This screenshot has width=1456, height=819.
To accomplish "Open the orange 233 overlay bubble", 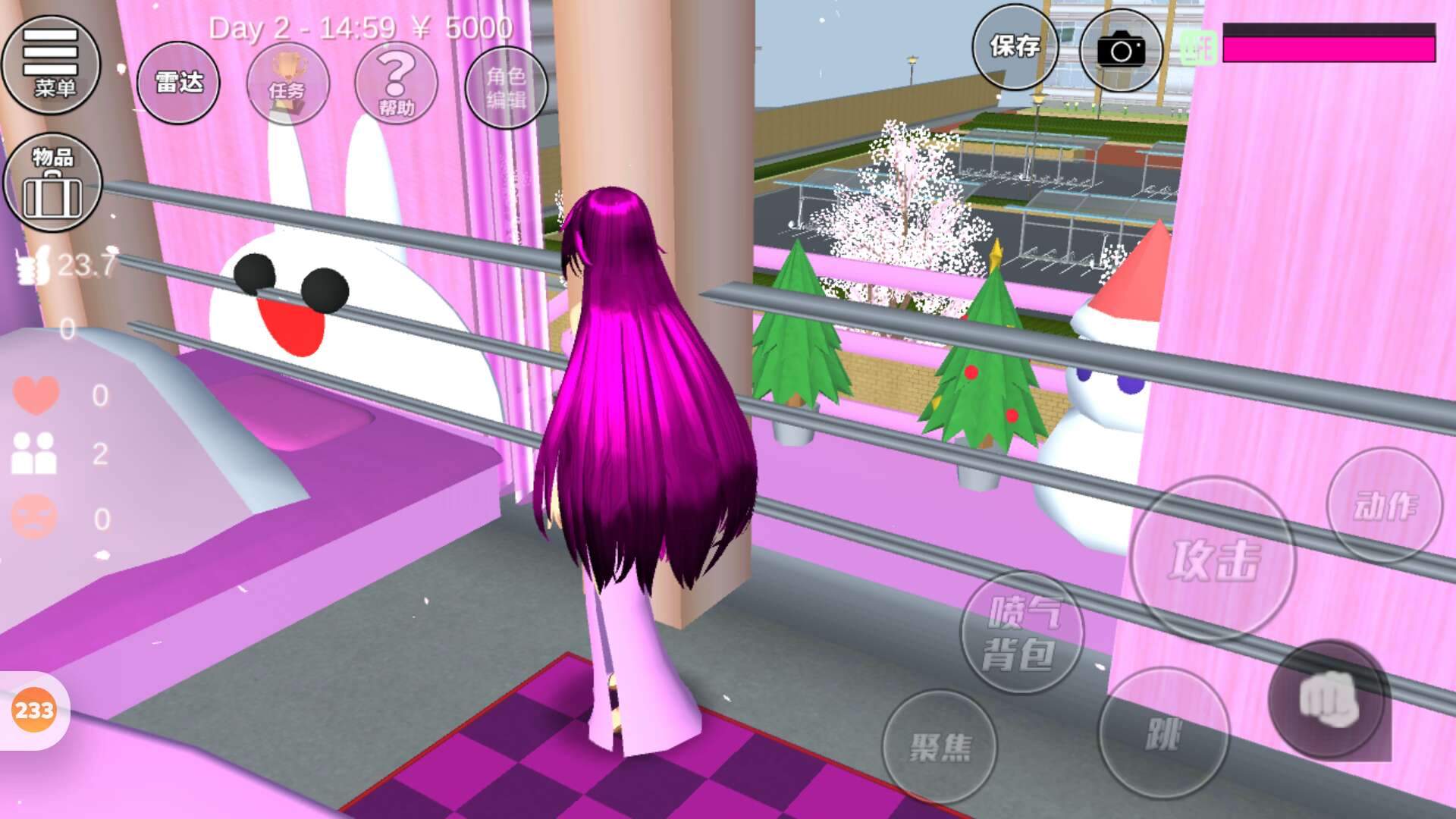I will click(34, 711).
